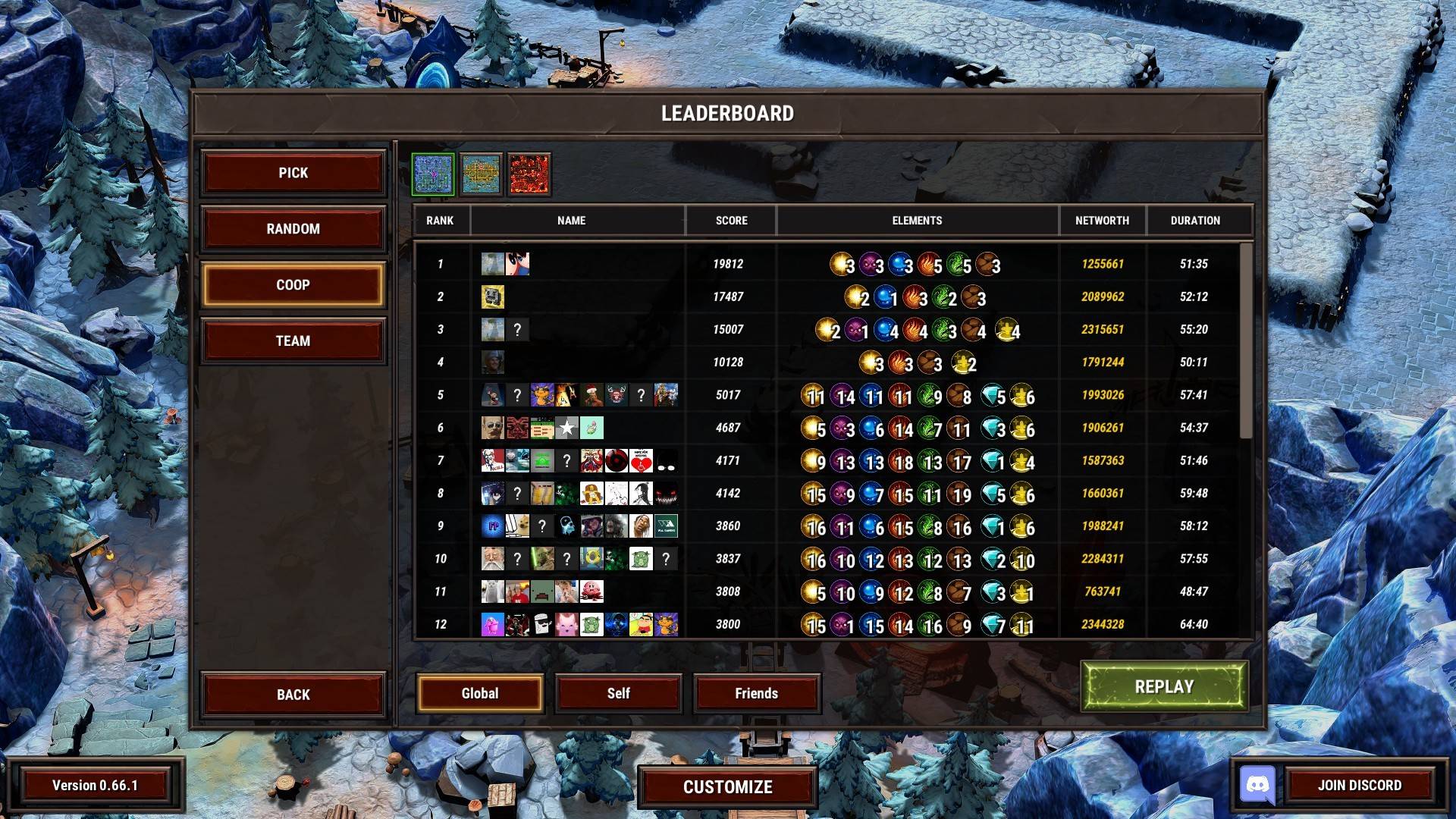Open the CUSTOMIZE menu
Viewport: 1456px width, 819px height.
point(727,787)
